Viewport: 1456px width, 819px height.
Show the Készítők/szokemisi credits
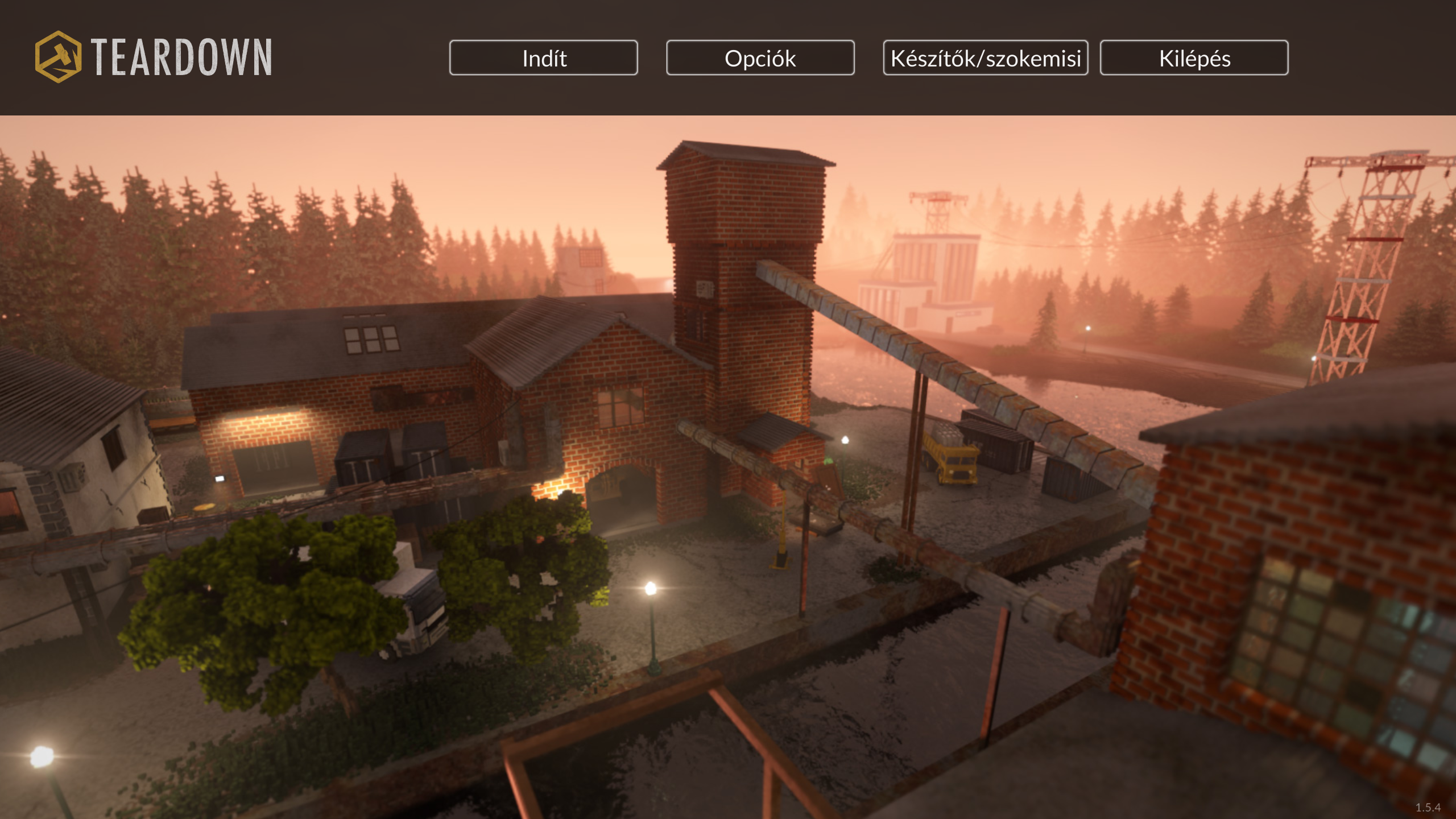point(985,57)
